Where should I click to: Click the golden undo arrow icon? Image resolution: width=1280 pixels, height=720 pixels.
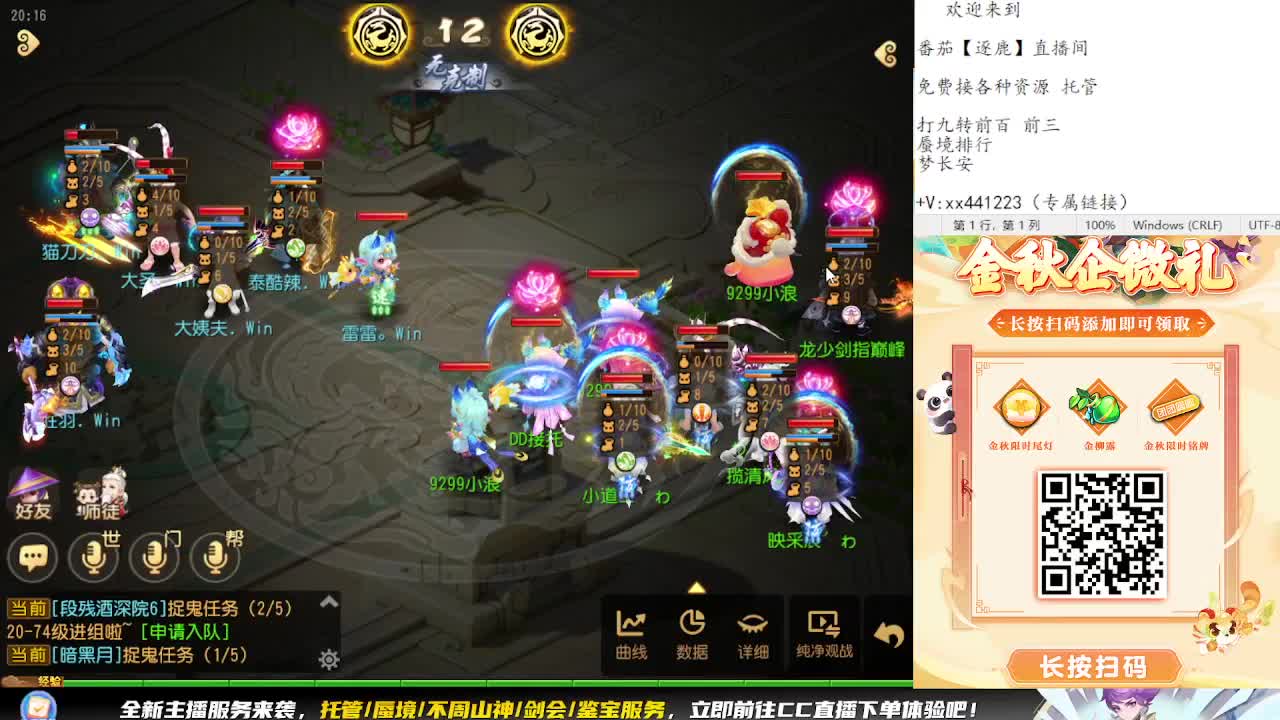click(x=889, y=634)
